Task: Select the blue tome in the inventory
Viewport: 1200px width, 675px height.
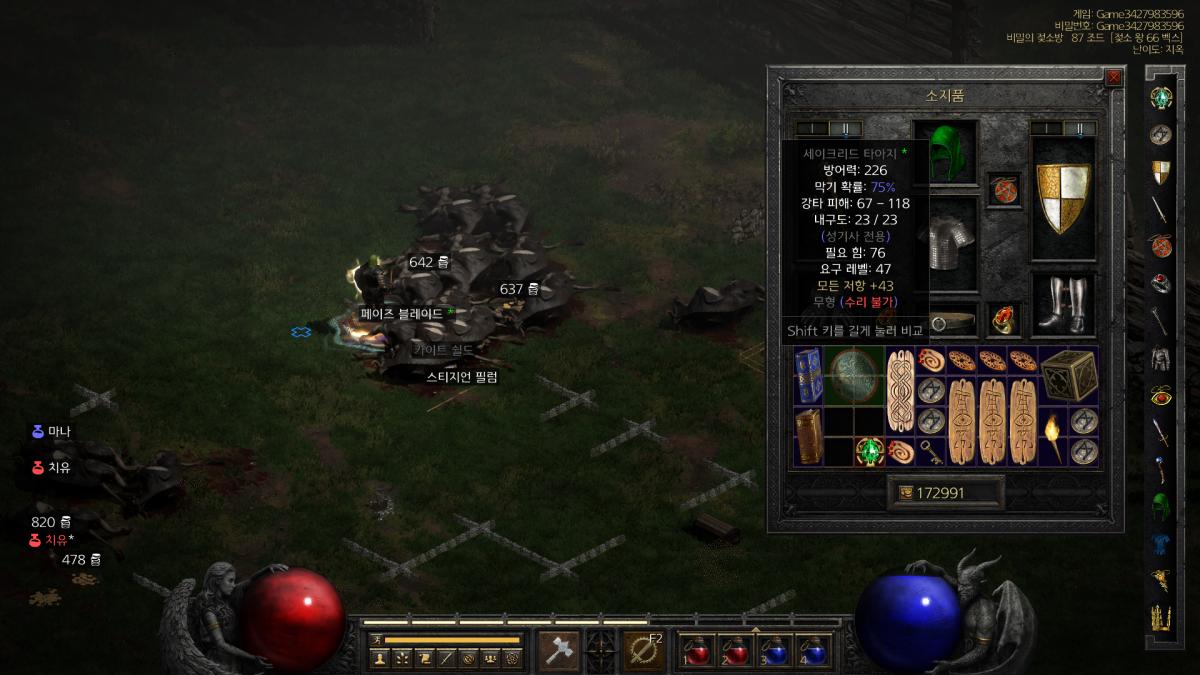Action: tap(808, 375)
